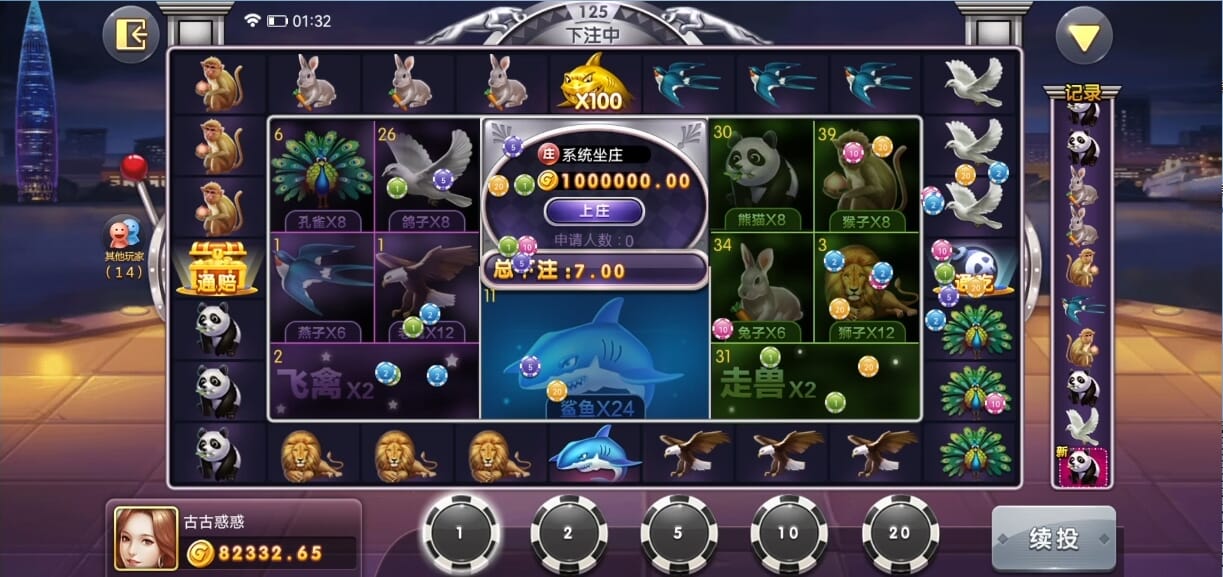Bet on the swallow 燕子X6 tile
Image resolution: width=1223 pixels, height=577 pixels.
coord(321,285)
